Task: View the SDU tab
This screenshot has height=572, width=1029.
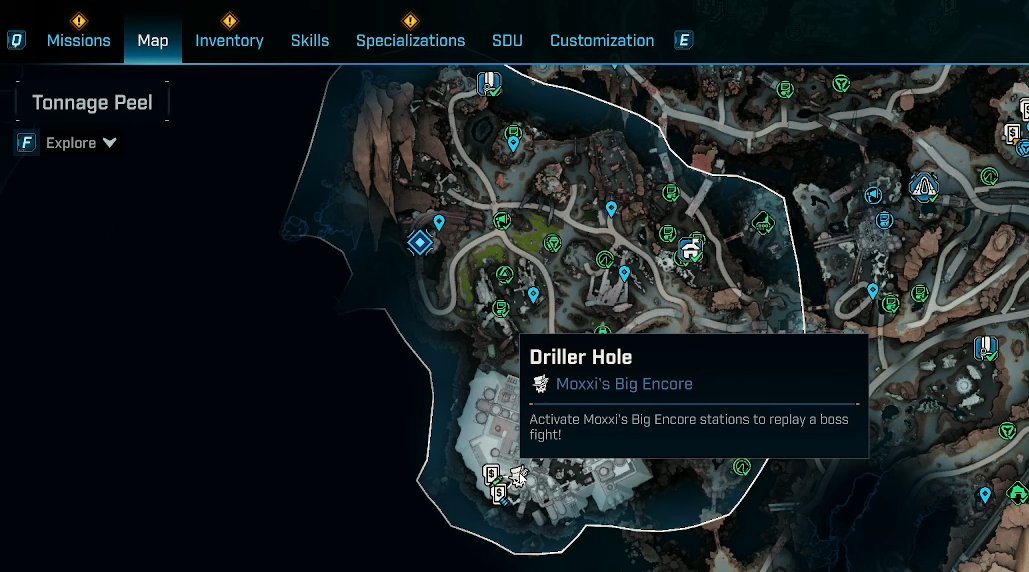Action: (507, 40)
